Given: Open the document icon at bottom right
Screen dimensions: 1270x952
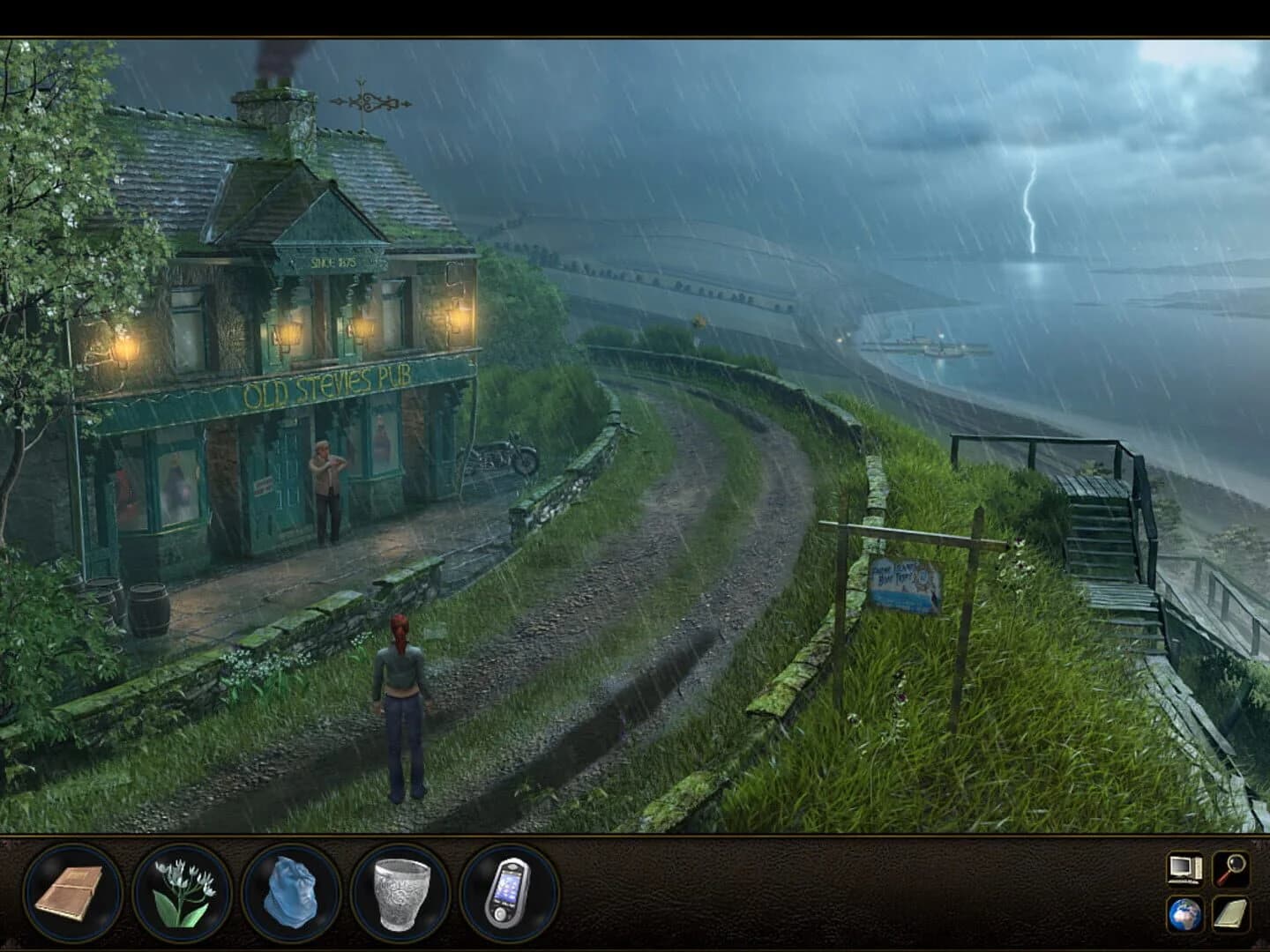Looking at the screenshot, I should click(1229, 915).
